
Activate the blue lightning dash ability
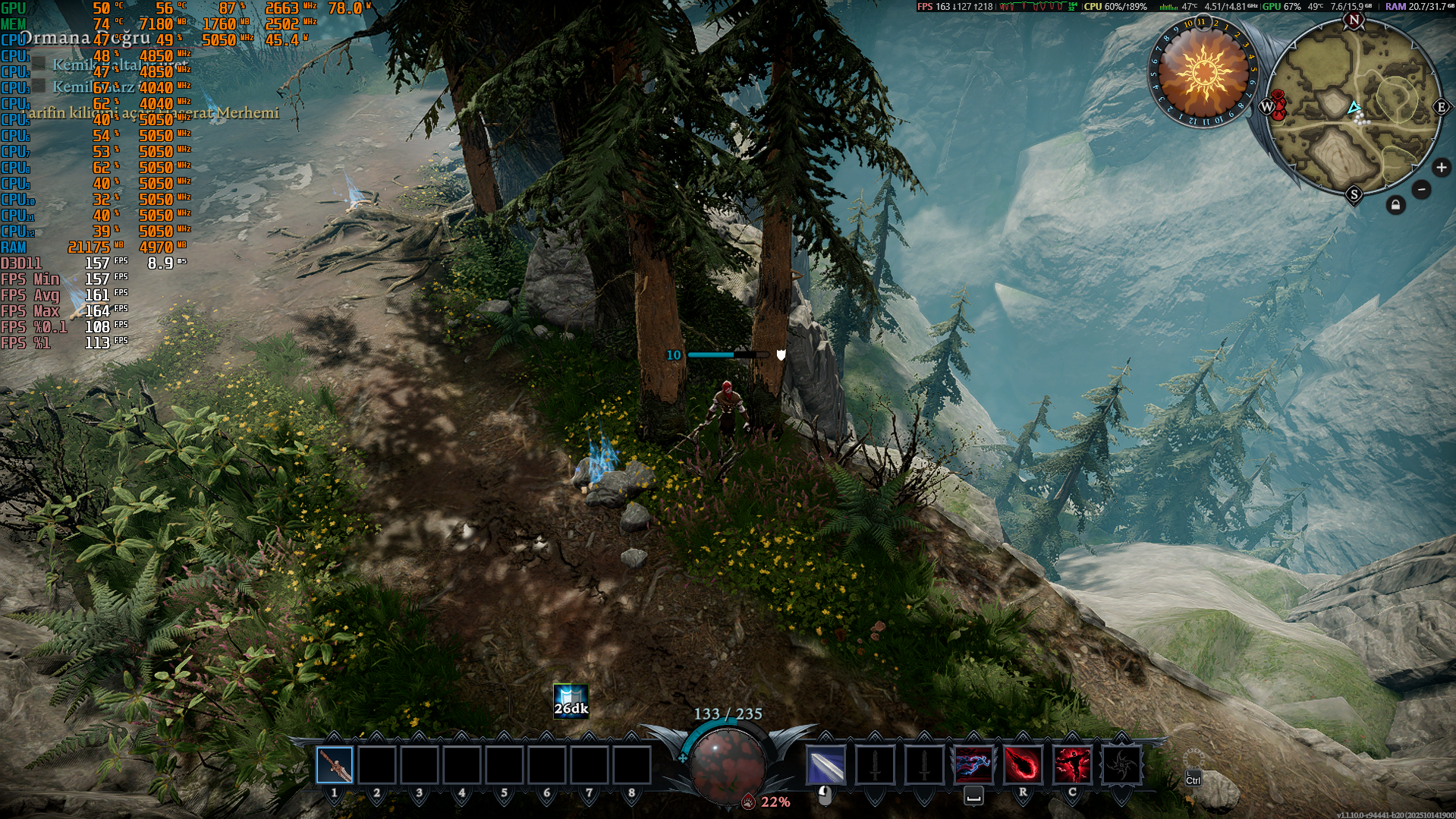[973, 765]
